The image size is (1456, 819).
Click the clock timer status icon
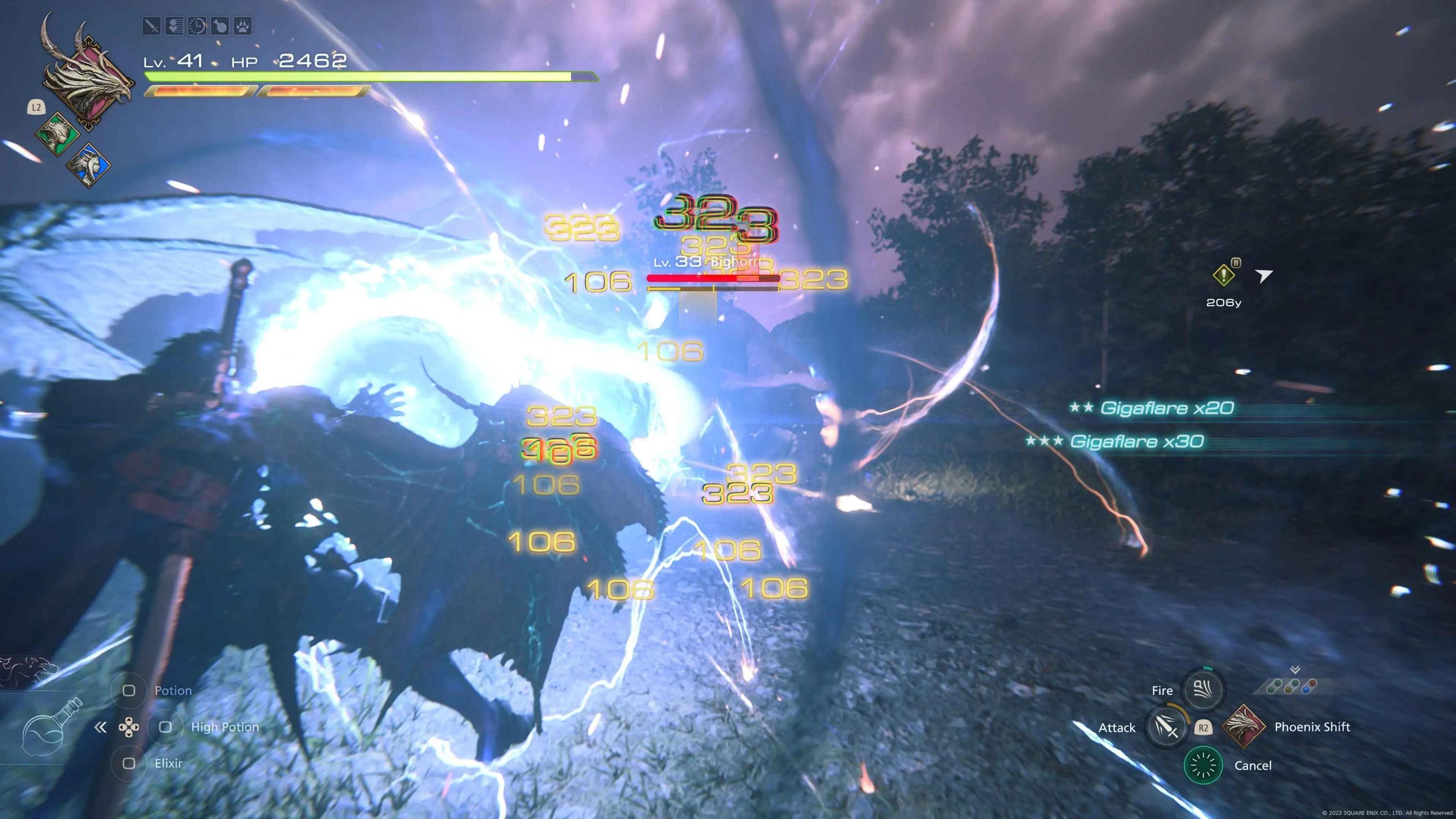click(198, 26)
